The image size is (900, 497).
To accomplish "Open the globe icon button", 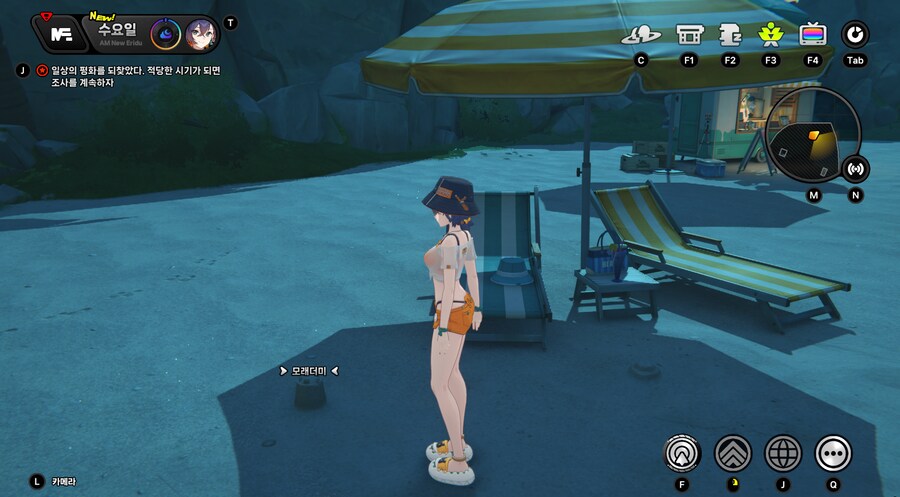I will (x=783, y=454).
